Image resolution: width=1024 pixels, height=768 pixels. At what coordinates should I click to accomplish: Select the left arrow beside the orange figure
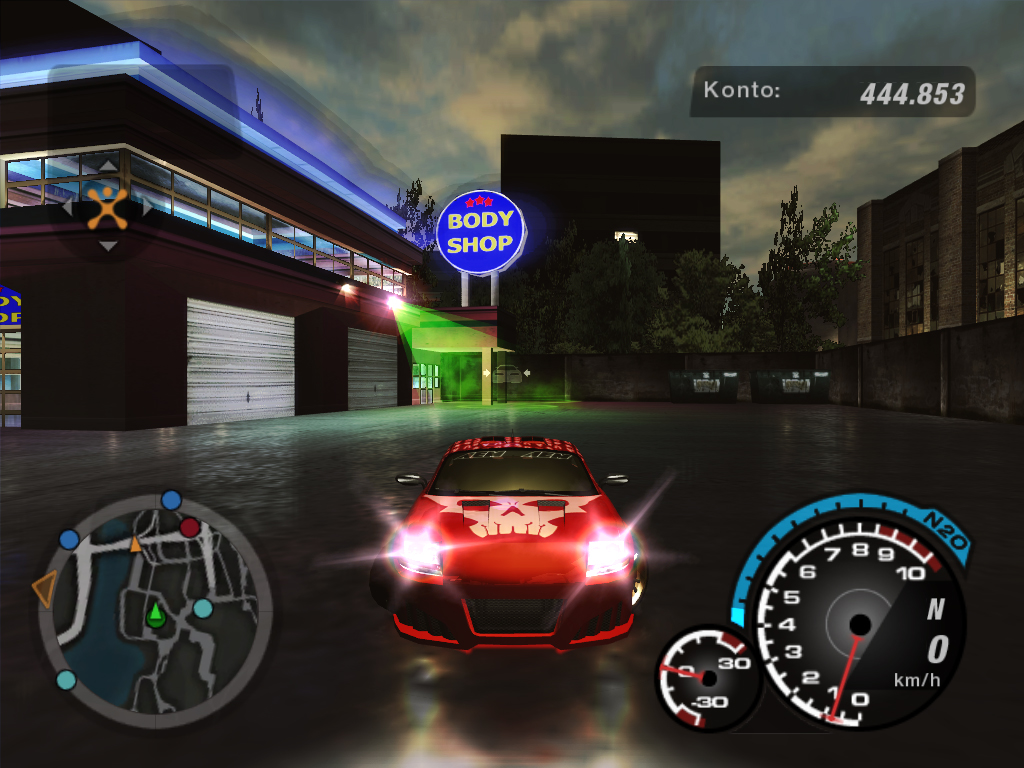pos(68,207)
